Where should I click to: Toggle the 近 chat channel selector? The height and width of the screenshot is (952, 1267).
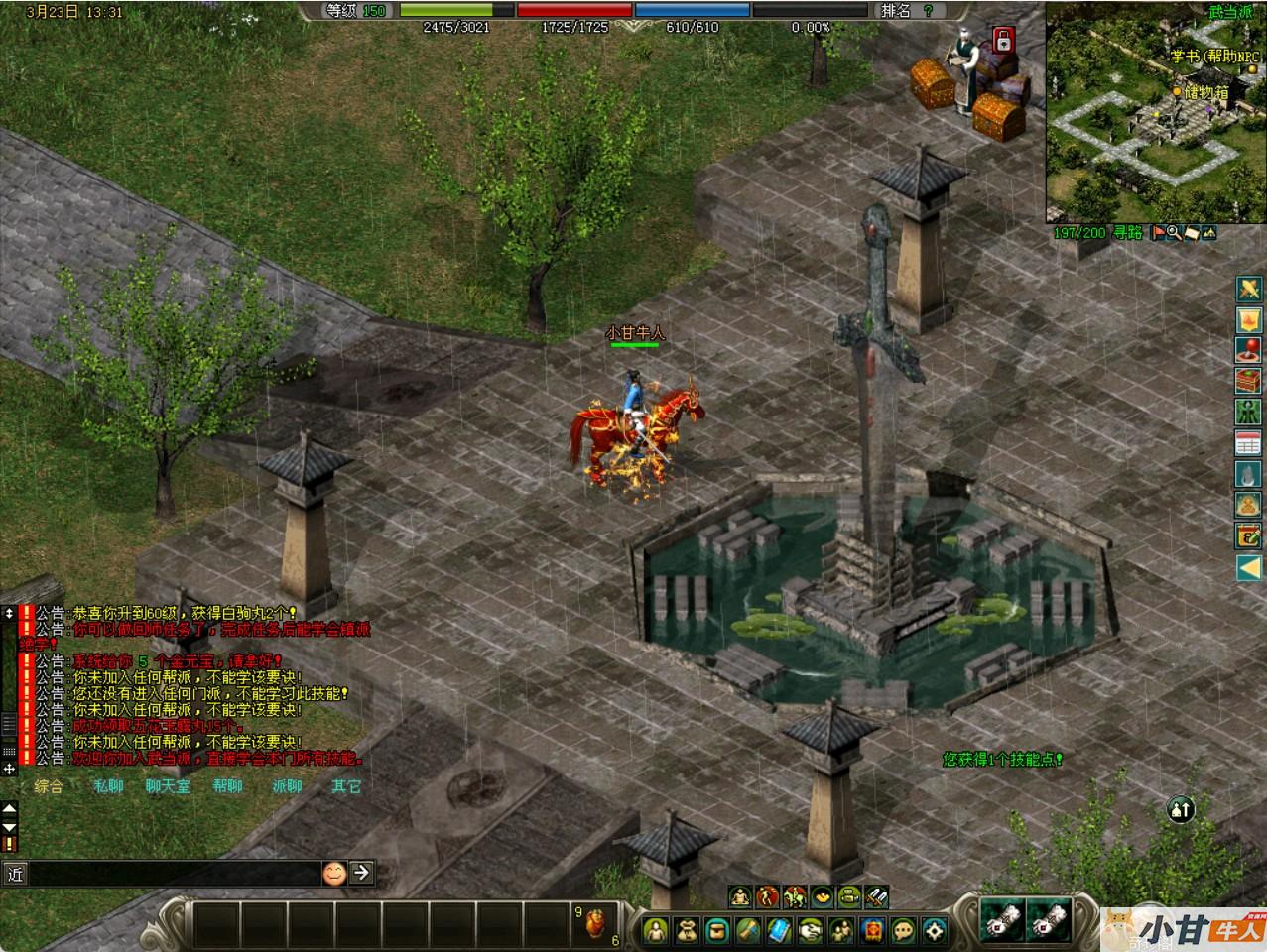15,873
